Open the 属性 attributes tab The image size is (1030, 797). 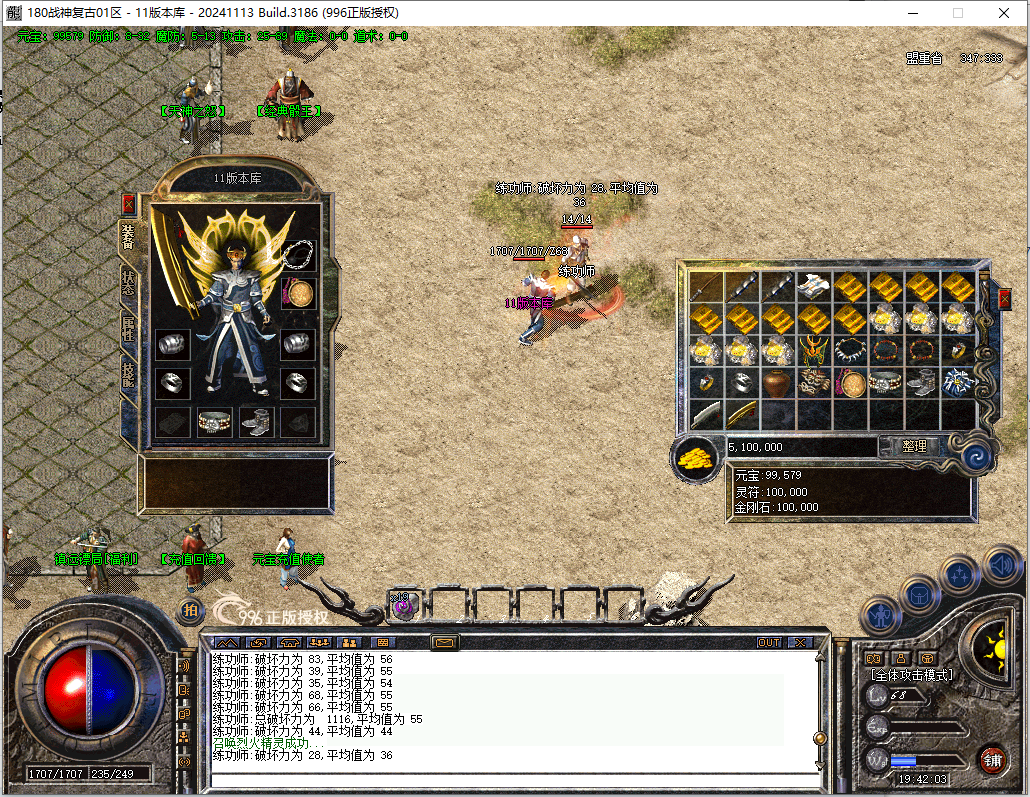click(x=128, y=329)
